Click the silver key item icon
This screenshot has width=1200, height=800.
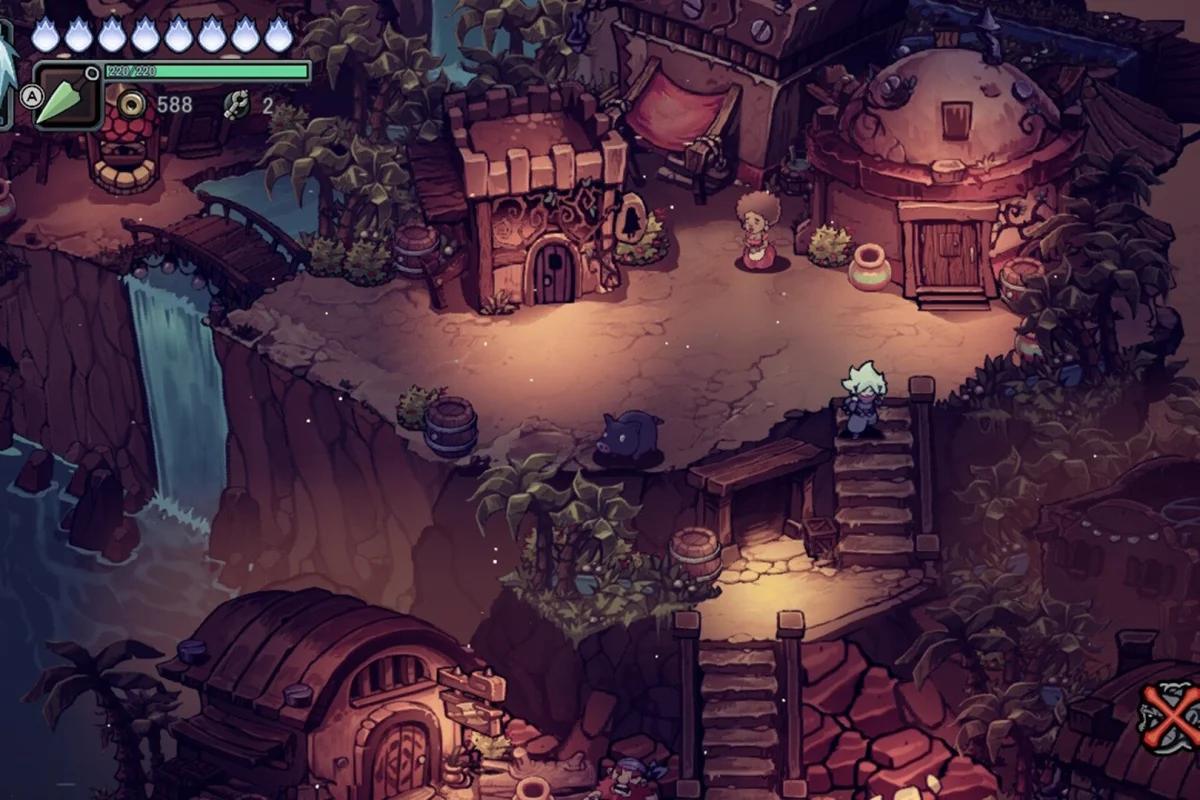coord(236,103)
